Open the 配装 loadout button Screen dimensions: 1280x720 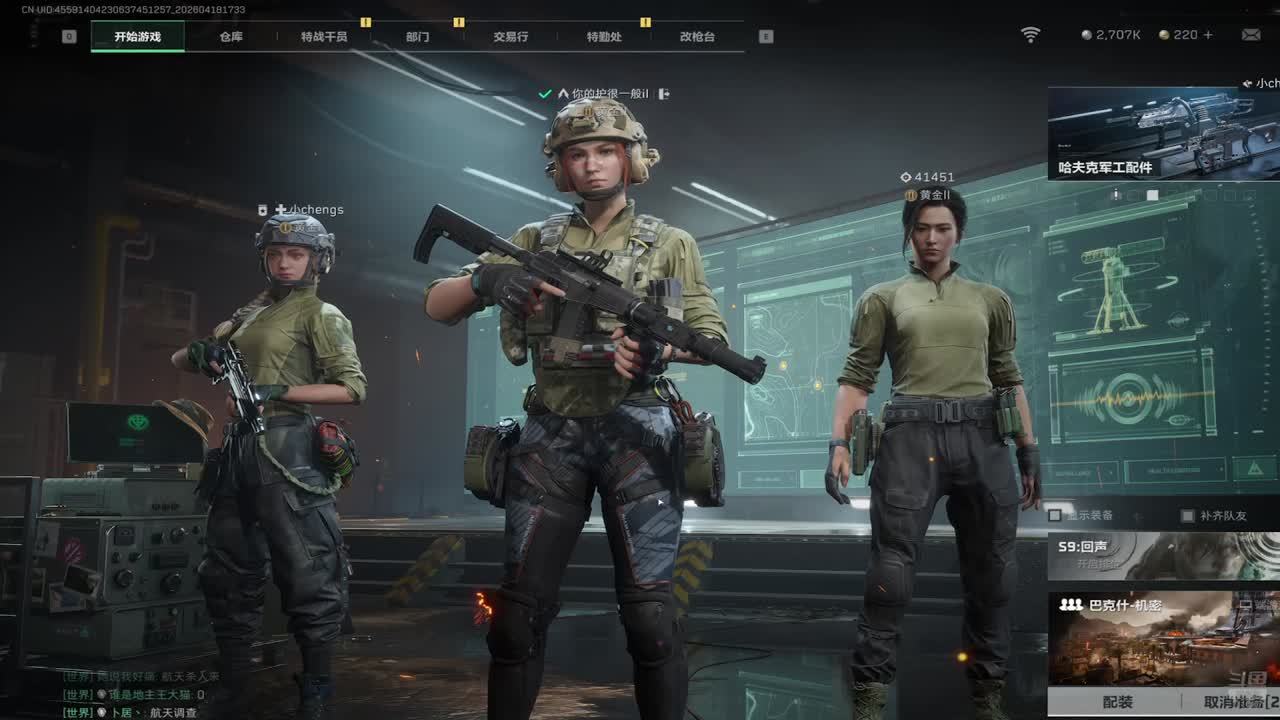[x=1118, y=703]
